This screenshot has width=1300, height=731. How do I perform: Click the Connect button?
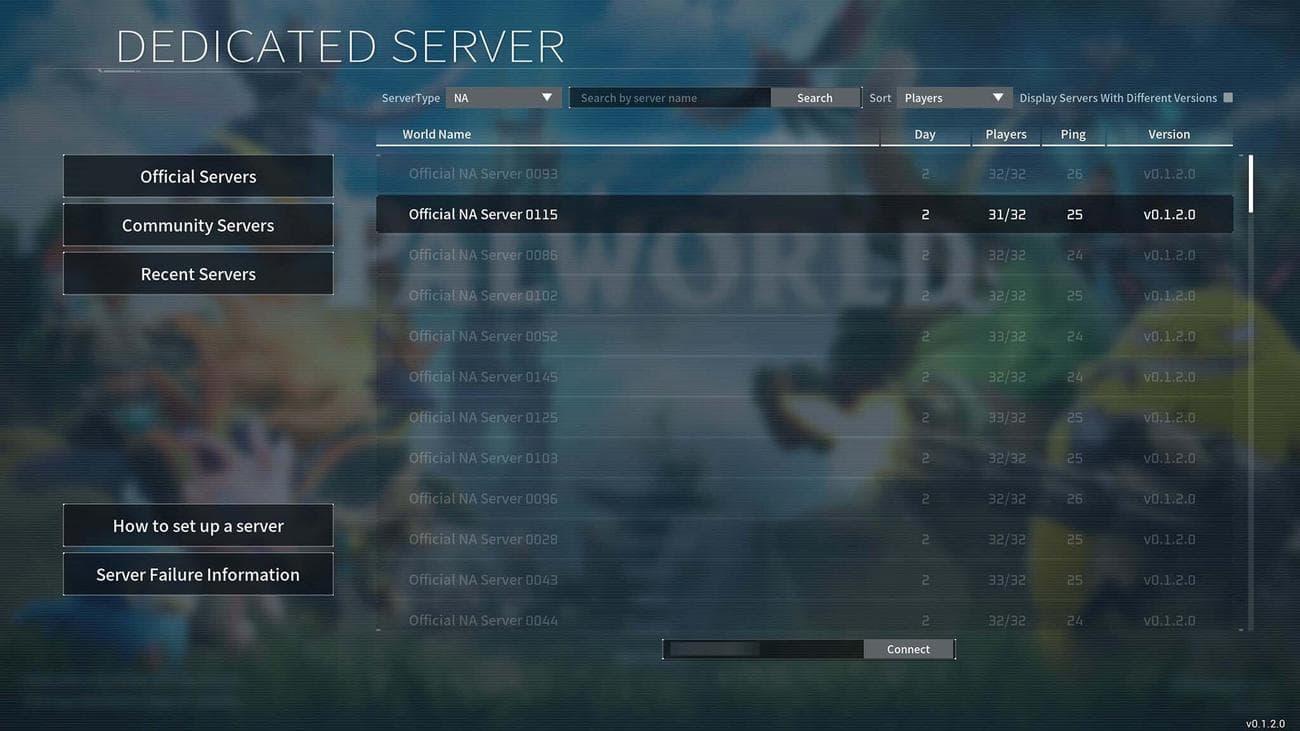[908, 648]
